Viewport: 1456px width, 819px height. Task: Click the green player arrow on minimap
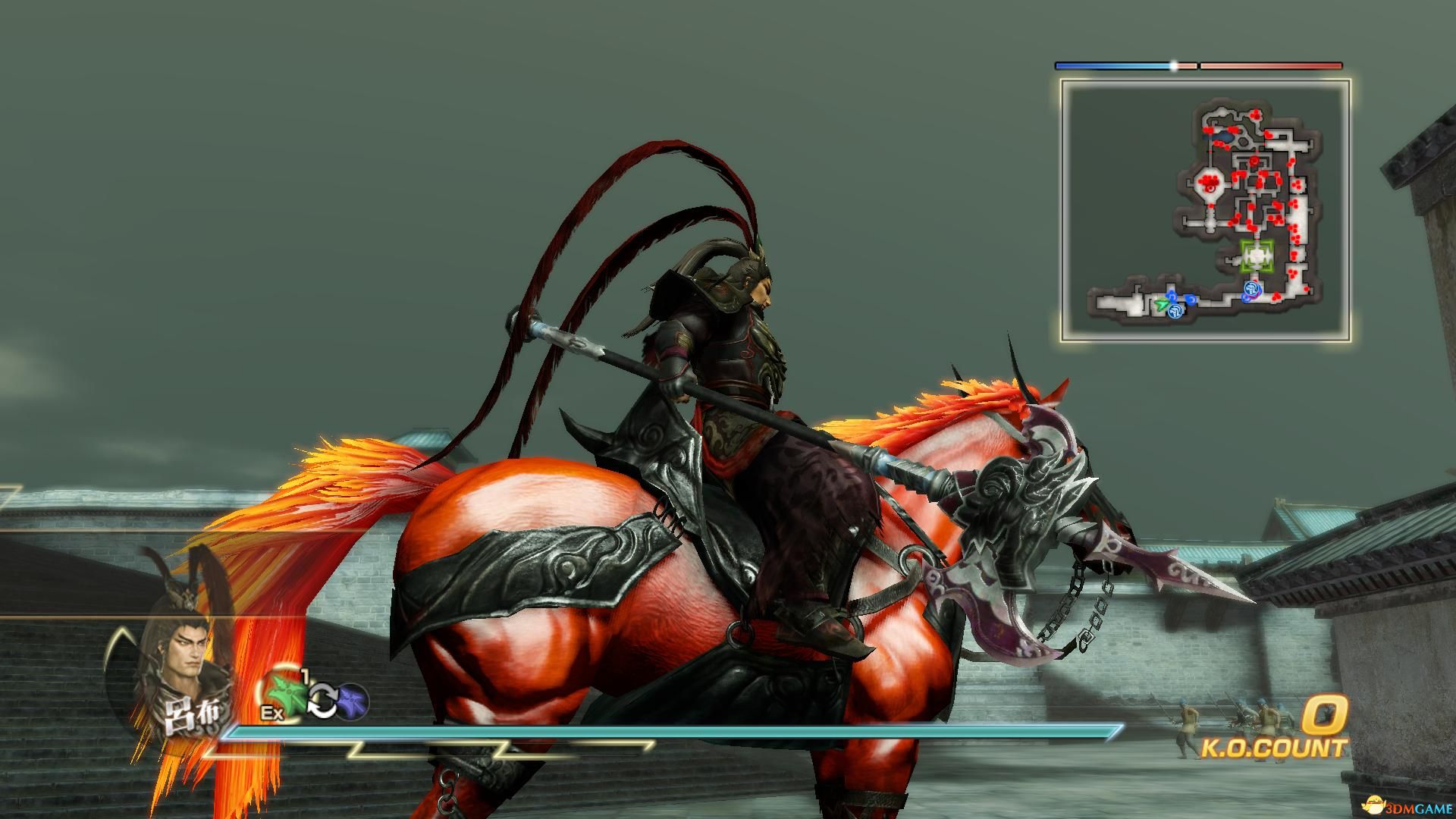click(1161, 304)
